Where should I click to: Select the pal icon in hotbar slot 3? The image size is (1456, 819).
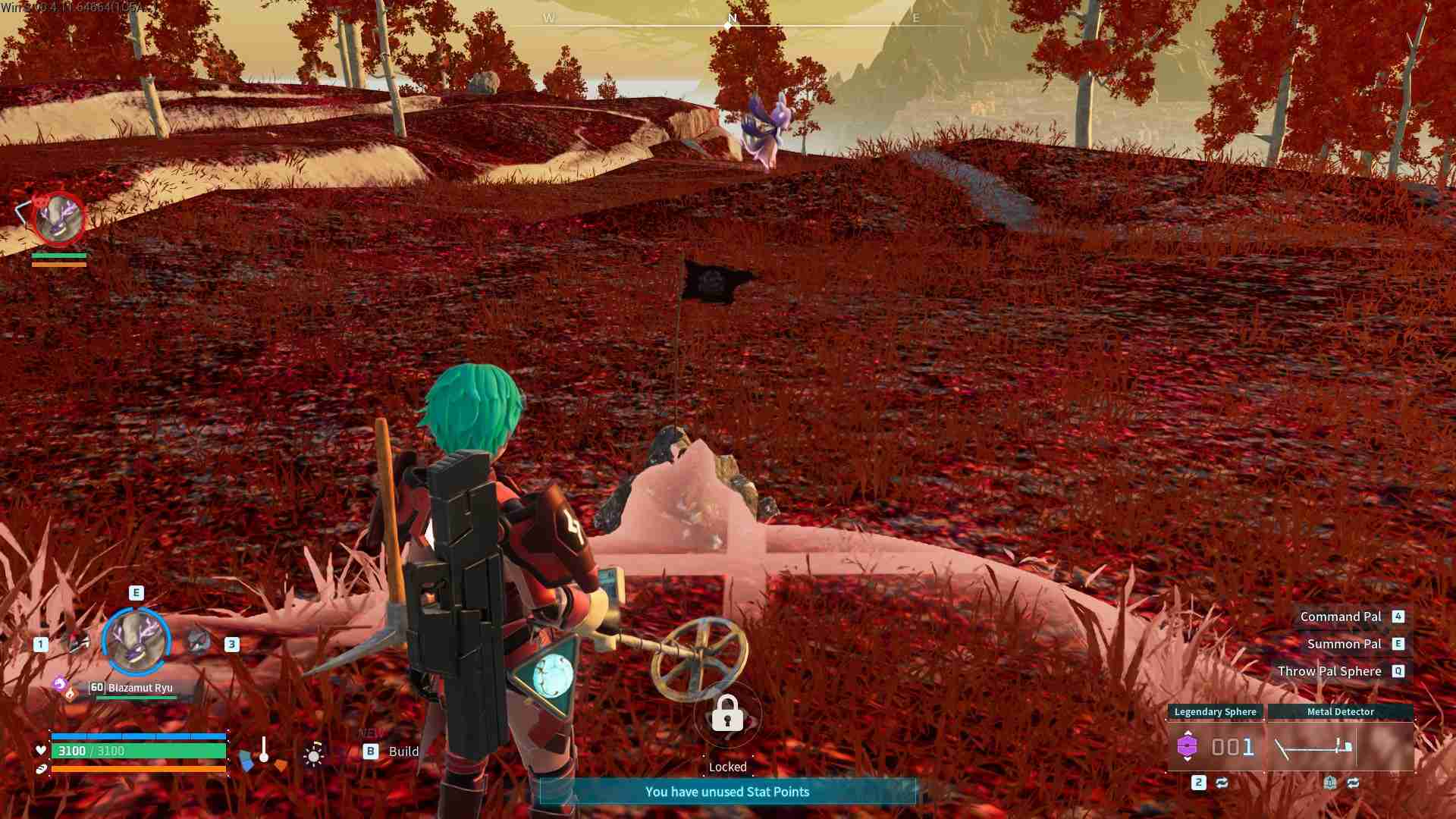coord(199,644)
